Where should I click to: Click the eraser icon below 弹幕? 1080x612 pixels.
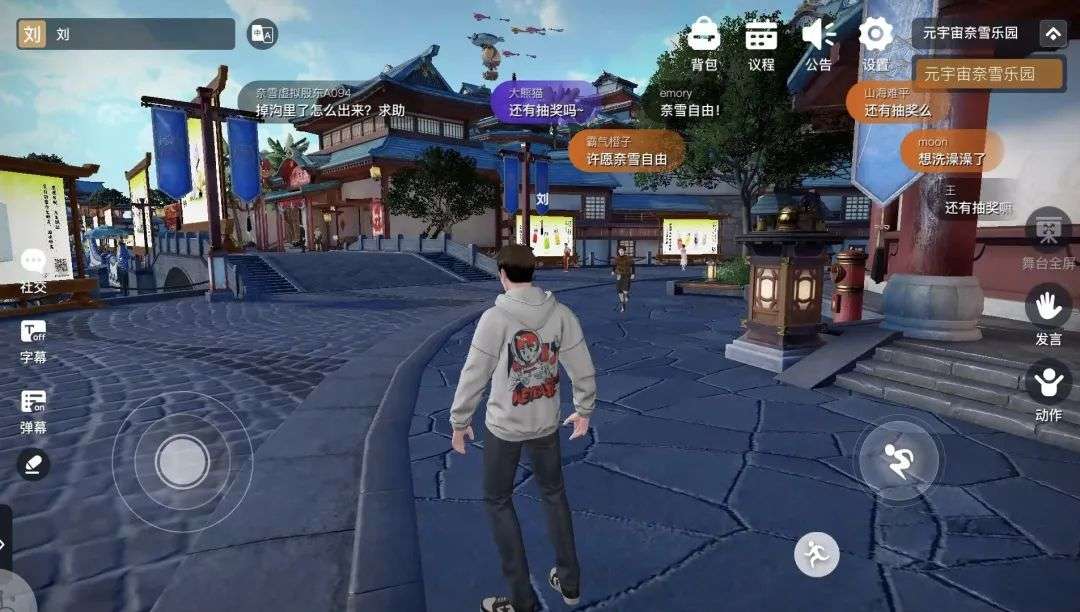tap(33, 464)
